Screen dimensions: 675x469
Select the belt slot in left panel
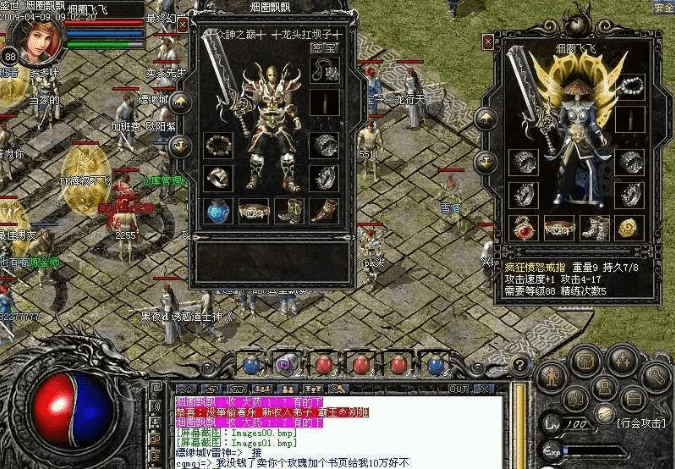click(254, 211)
